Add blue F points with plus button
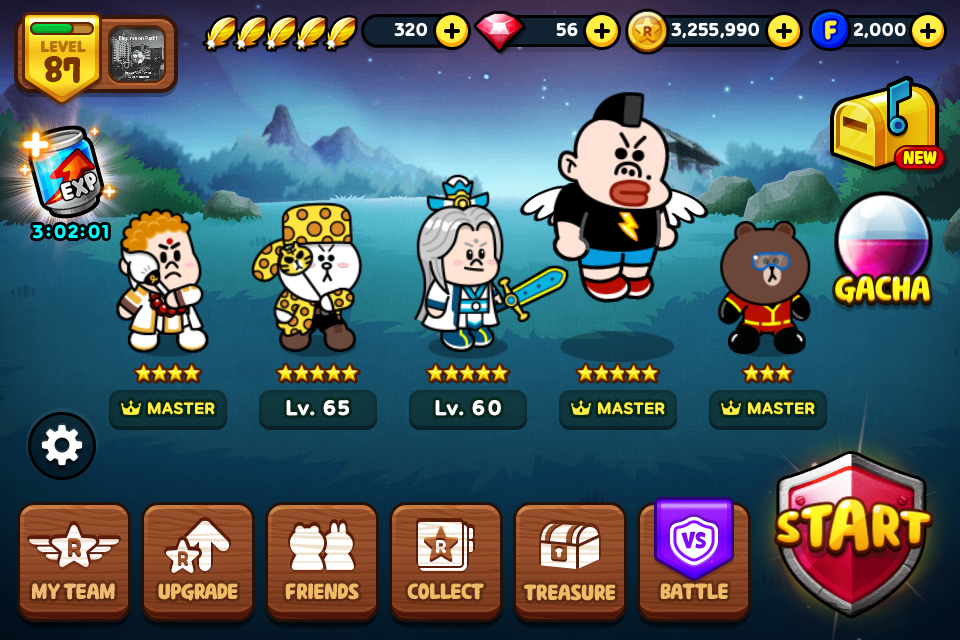 coord(927,31)
